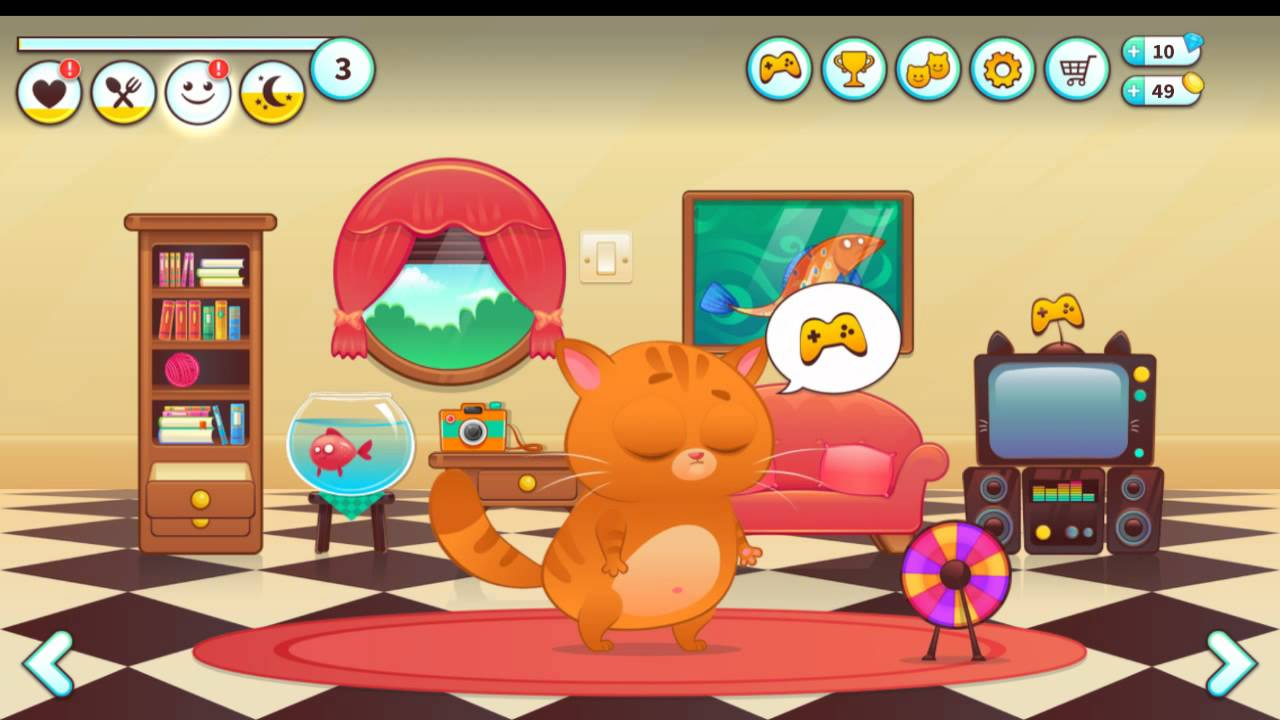Check Bubbu's hunger fork icon
The image size is (1280, 720).
[x=123, y=90]
